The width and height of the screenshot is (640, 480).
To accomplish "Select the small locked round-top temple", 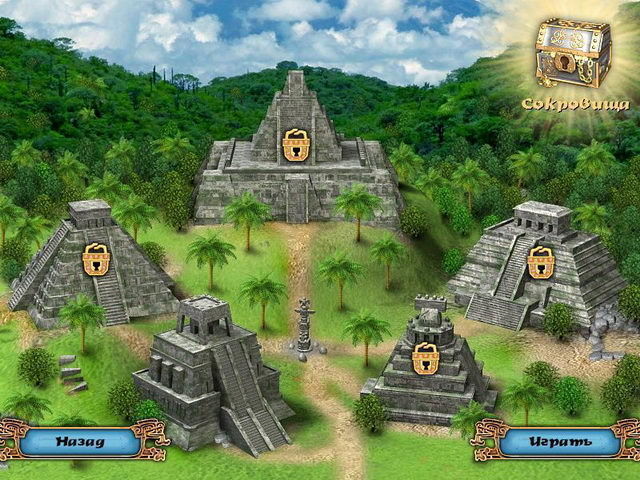I will (426, 358).
